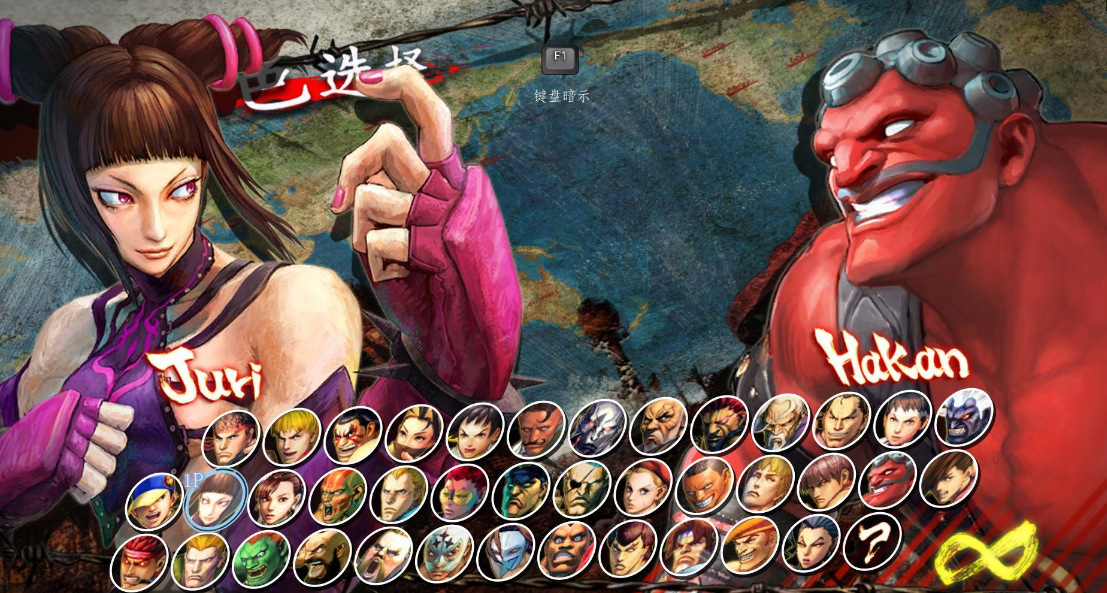Screen dimensions: 1107x593
Task: Select Seth's silver-faced portrait
Action: pos(597,427)
